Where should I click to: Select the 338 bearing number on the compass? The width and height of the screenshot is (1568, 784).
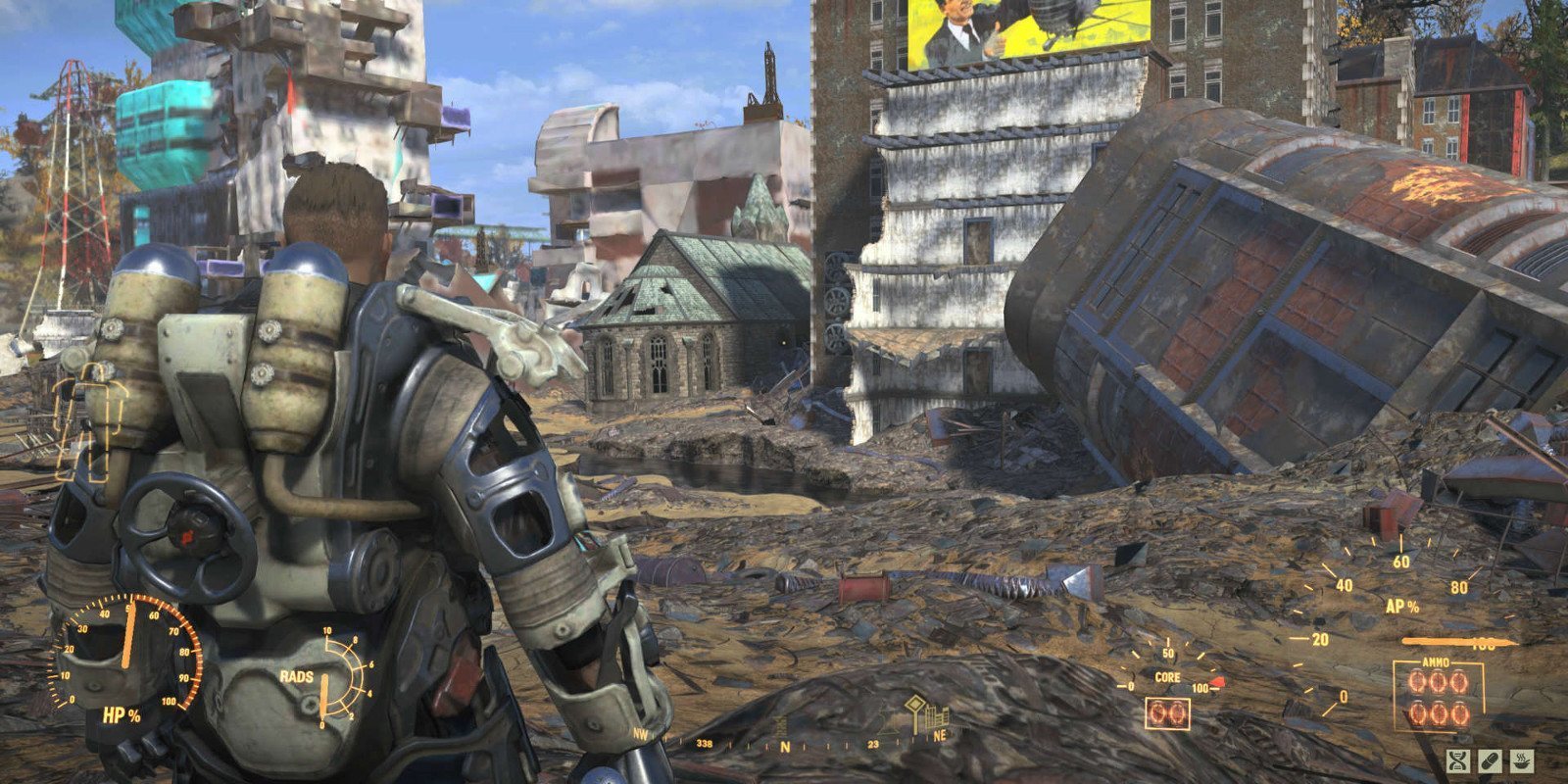(706, 745)
